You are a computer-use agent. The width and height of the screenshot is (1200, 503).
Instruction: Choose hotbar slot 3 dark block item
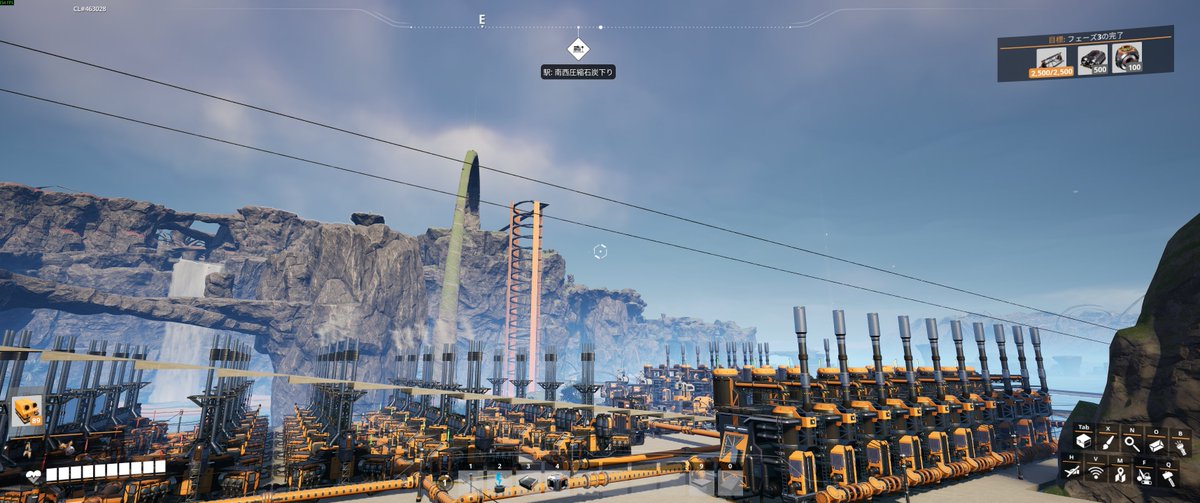click(x=527, y=484)
